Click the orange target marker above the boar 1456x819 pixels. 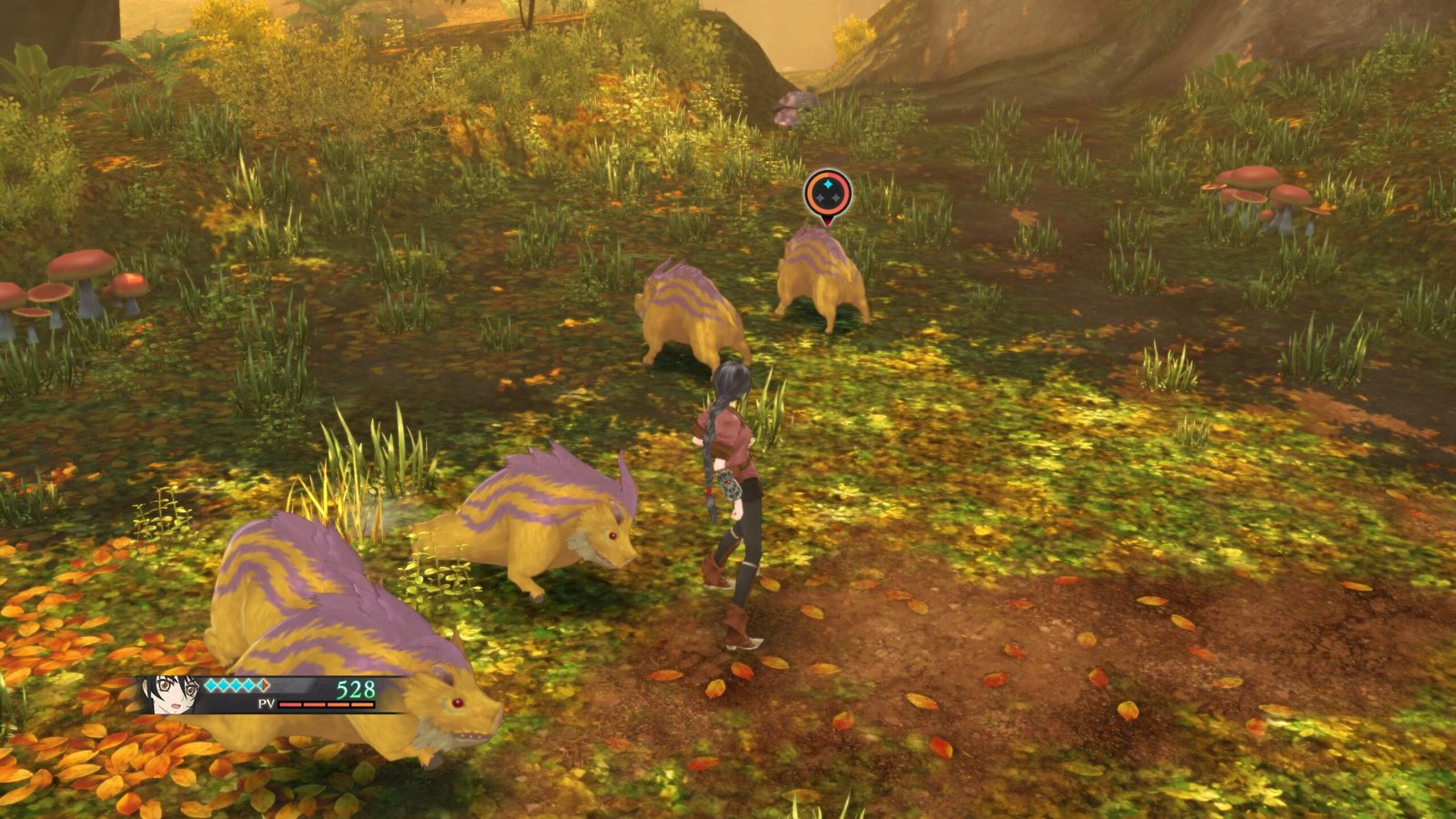827,195
